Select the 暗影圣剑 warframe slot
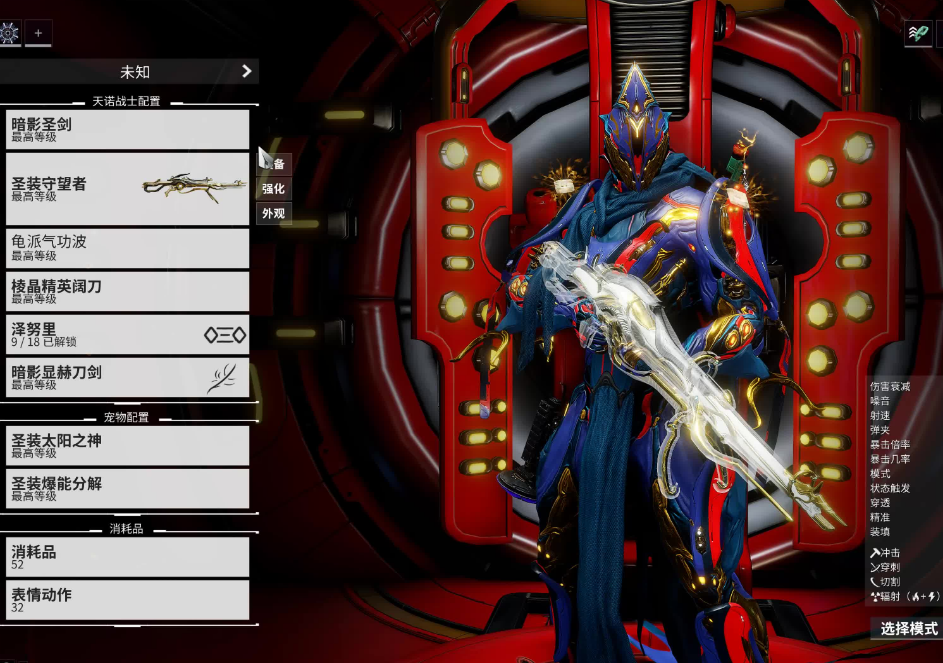The width and height of the screenshot is (943, 663). (x=125, y=129)
